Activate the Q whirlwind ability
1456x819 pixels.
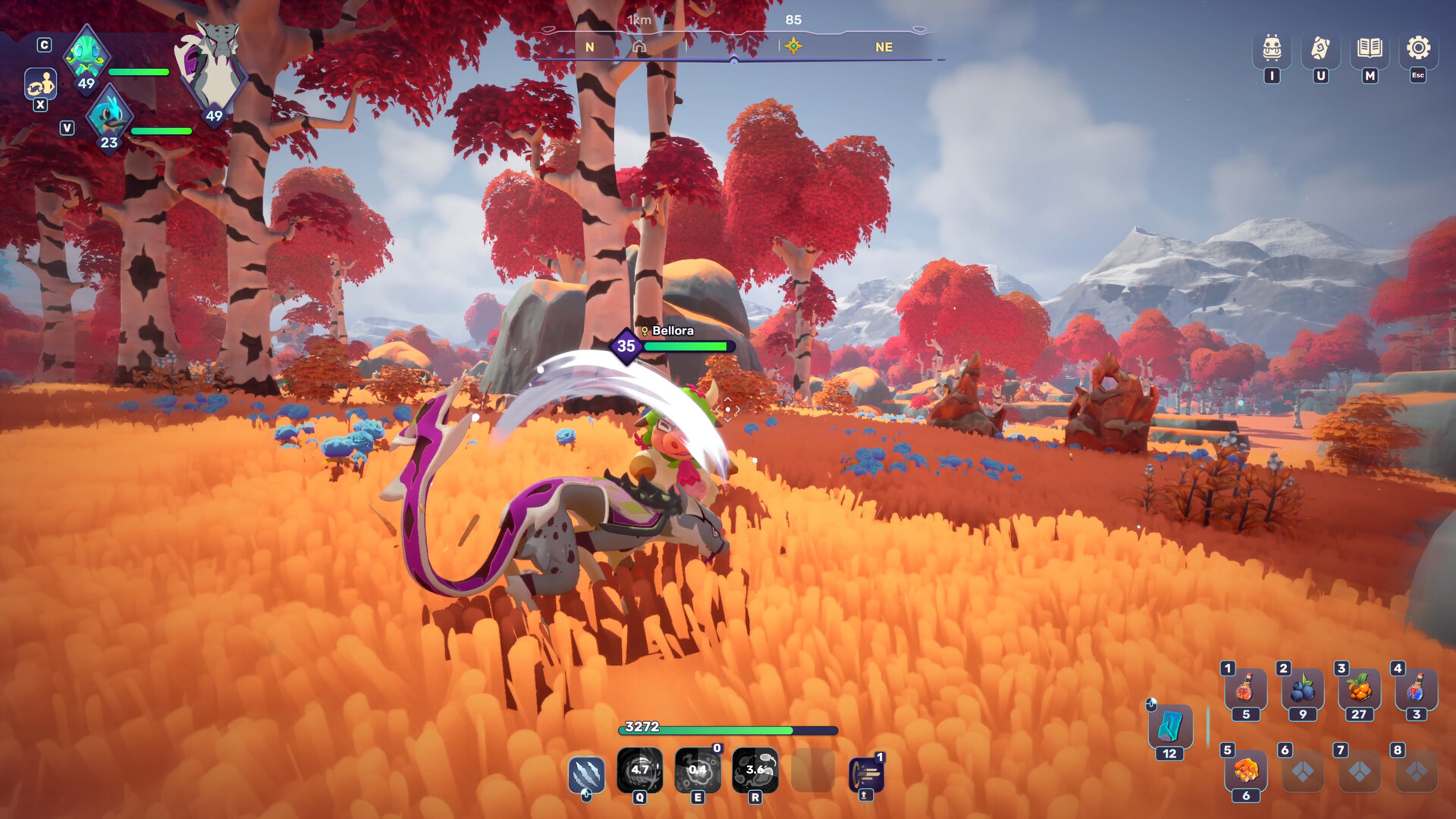[x=639, y=768]
